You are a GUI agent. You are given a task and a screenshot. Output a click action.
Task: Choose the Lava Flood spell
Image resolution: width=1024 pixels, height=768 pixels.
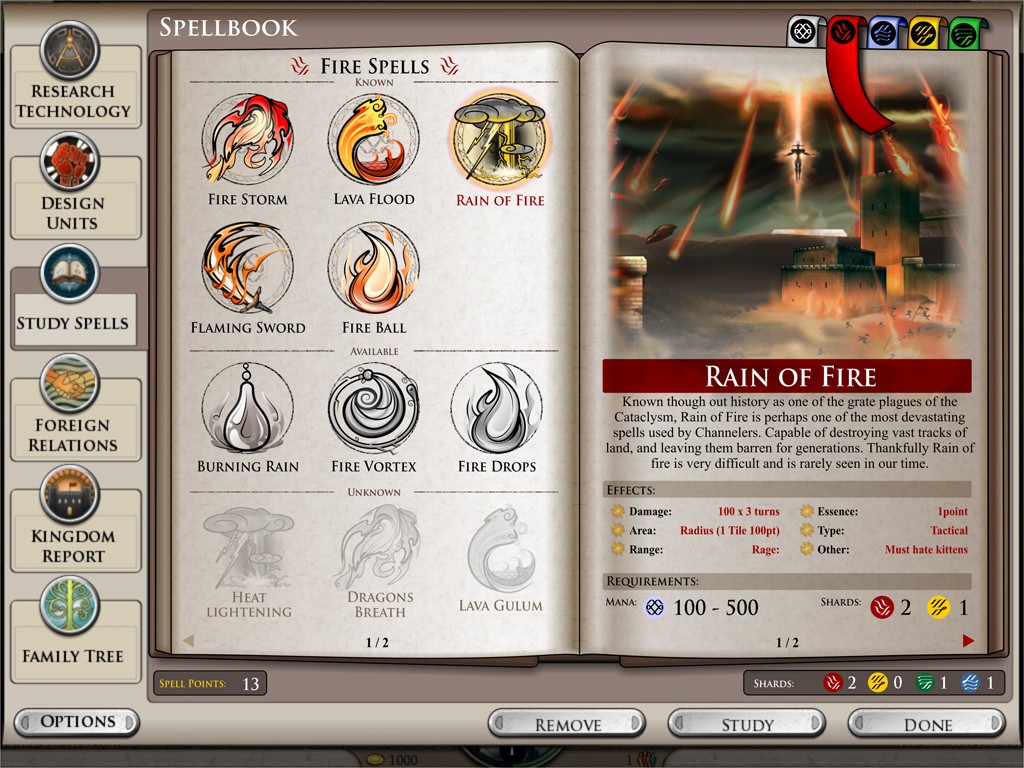coord(373,140)
